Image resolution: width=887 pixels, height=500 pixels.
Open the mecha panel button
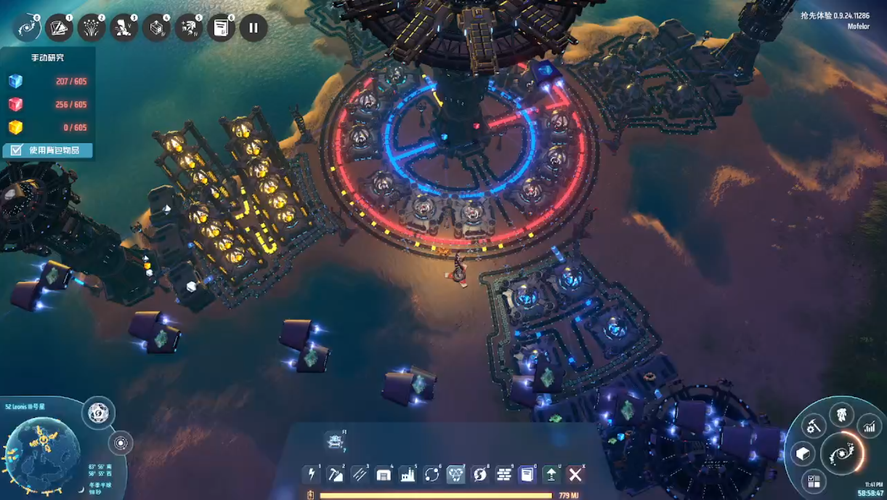tap(842, 415)
